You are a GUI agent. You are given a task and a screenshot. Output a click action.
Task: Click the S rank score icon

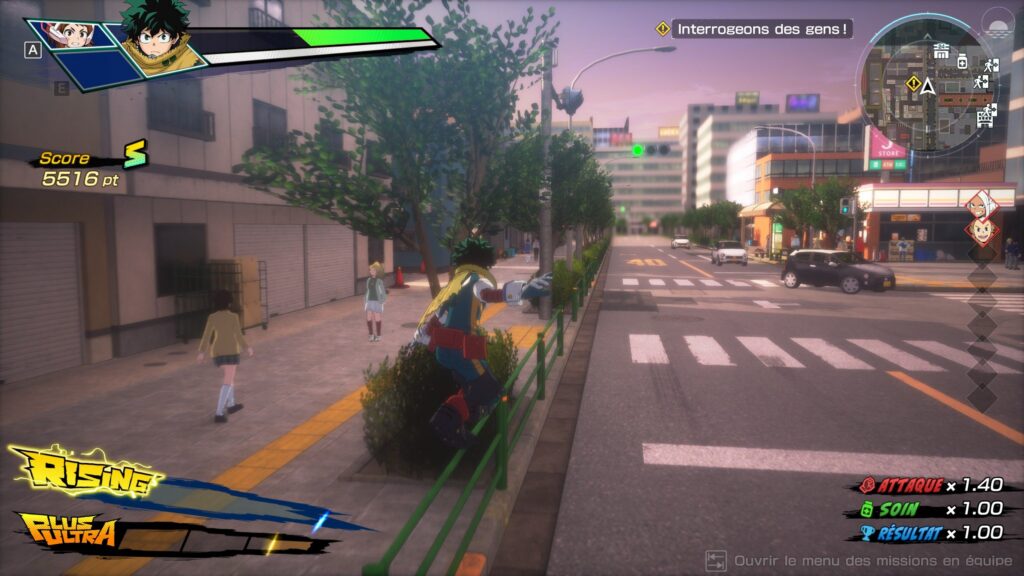134,154
